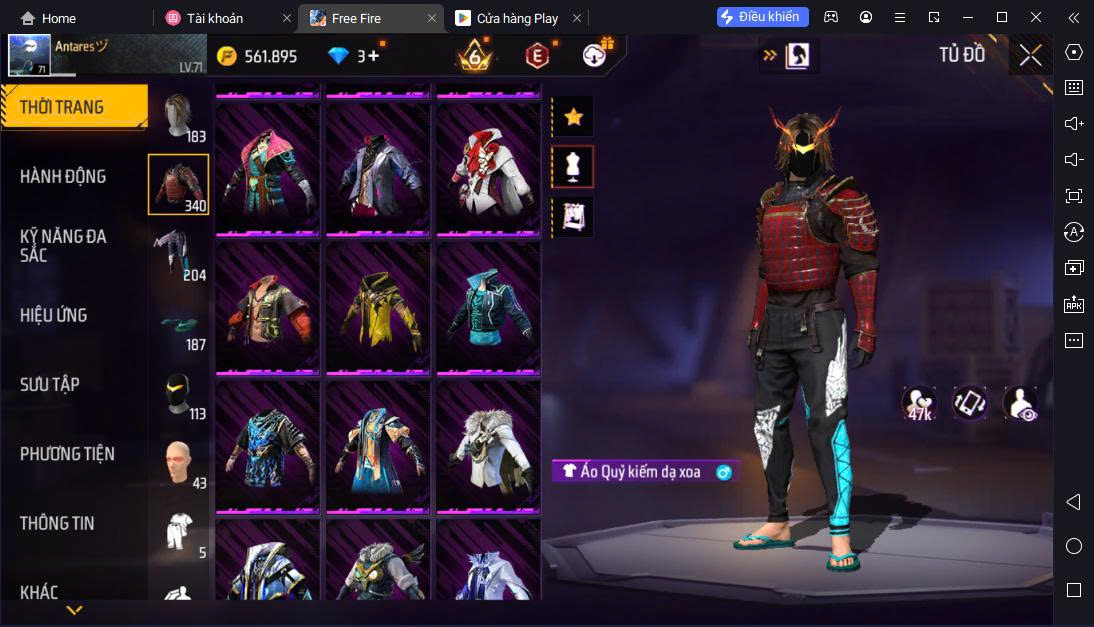
Task: Pick the pink and teal hooded jacket
Action: point(267,168)
